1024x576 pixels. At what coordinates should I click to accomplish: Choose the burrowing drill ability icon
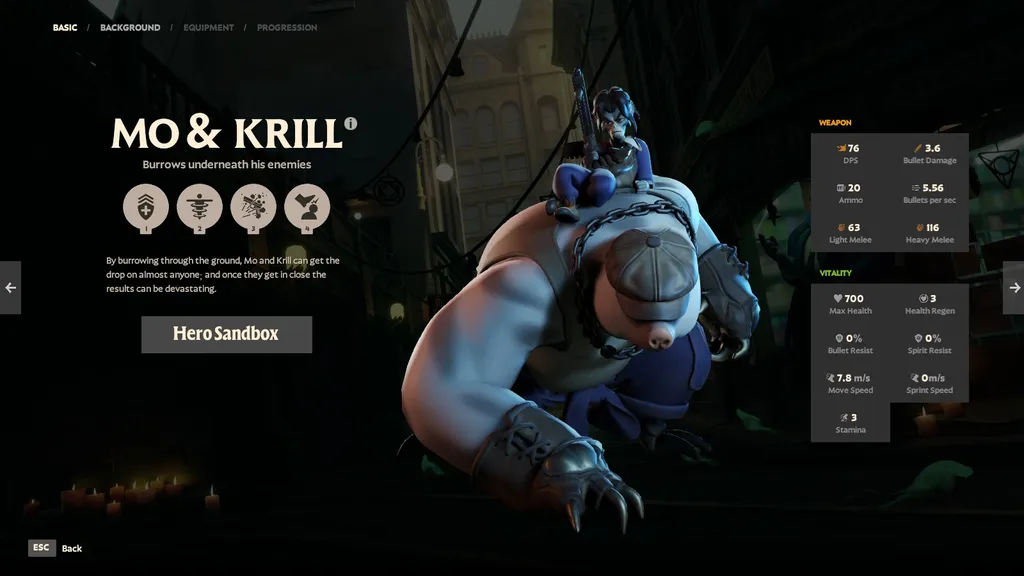(200, 207)
